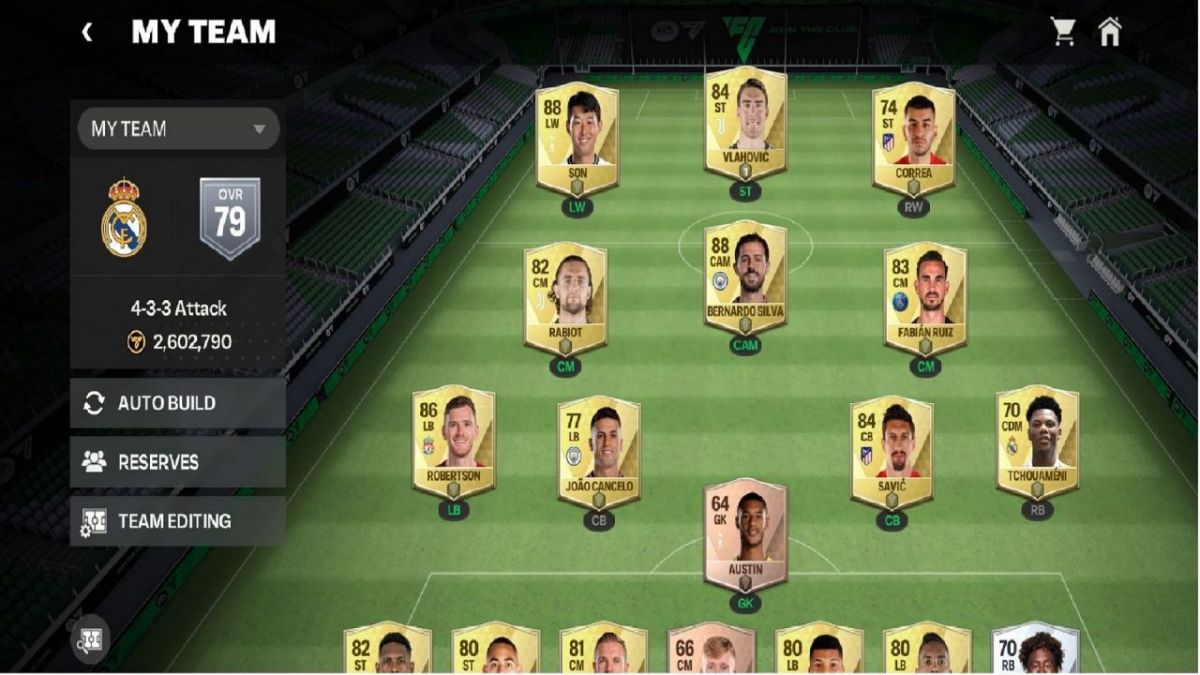The width and height of the screenshot is (1200, 675).
Task: Open the RESERVES list
Action: pyautogui.click(x=178, y=462)
